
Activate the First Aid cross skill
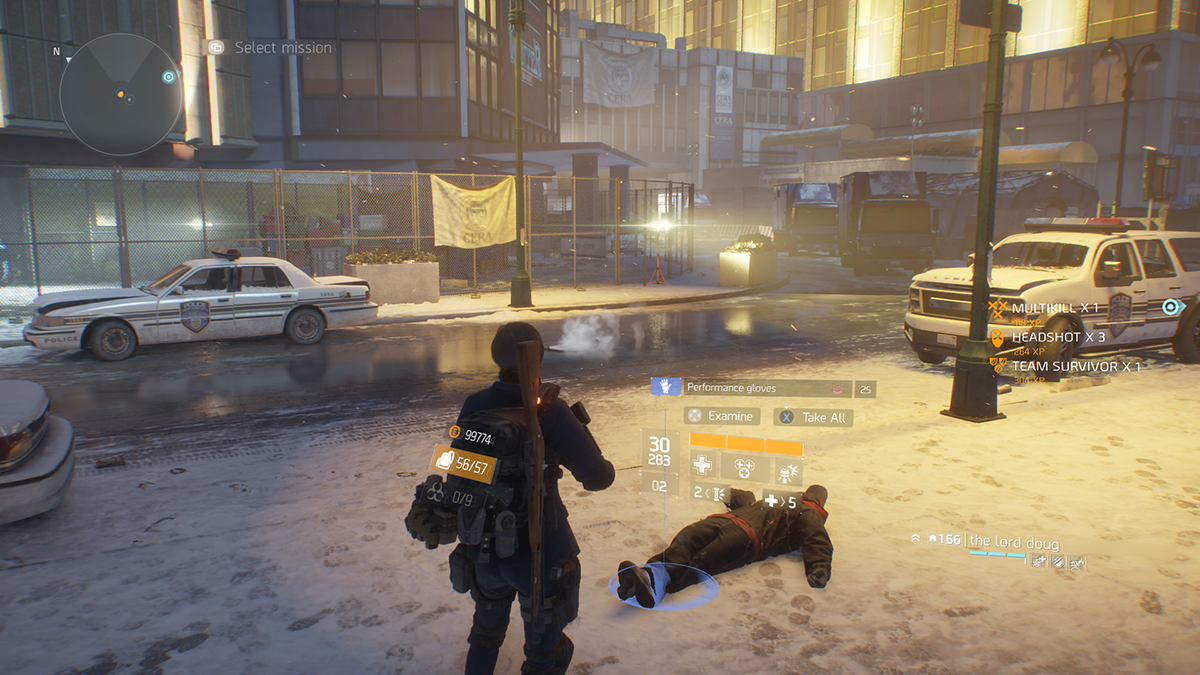point(703,466)
